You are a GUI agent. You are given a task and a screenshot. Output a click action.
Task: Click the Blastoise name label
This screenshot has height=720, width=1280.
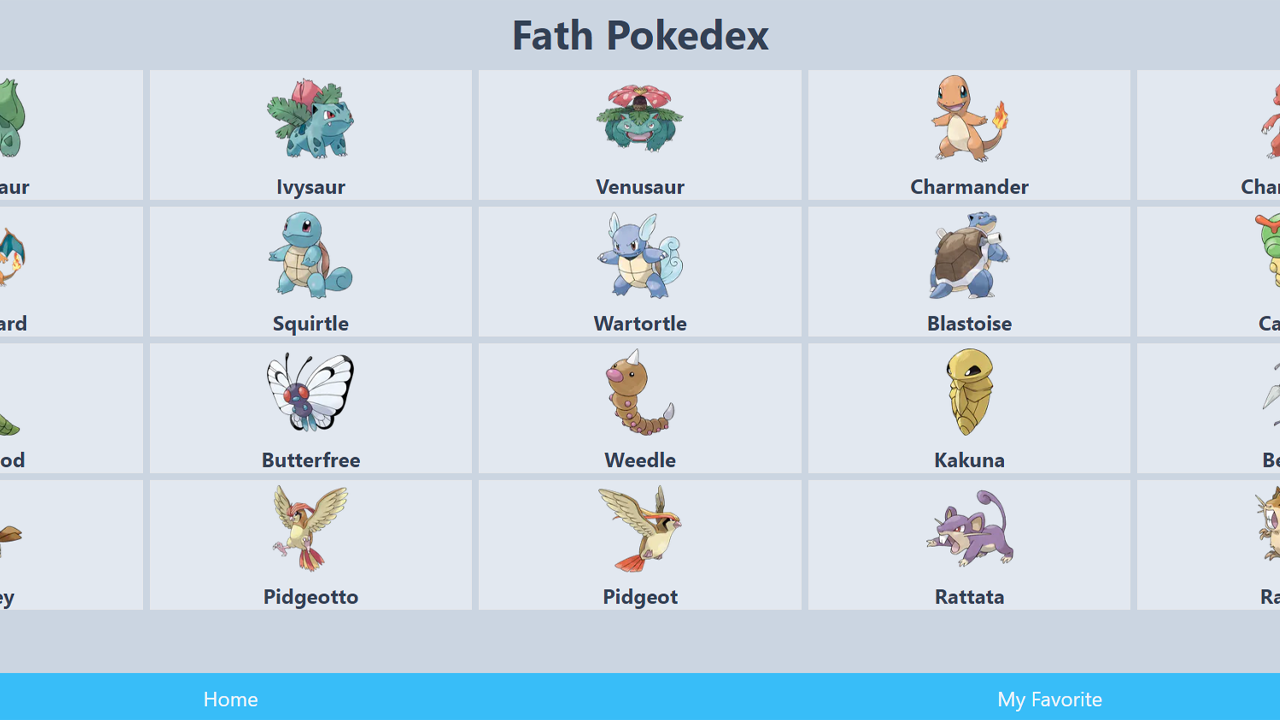click(969, 323)
